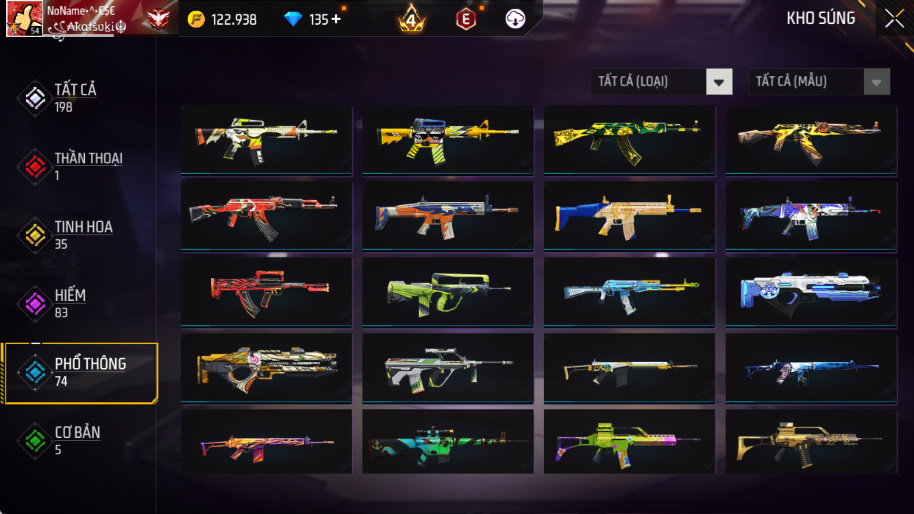Select the red and black bullpup rifle skin
Viewport: 914px width, 514px height.
(x=266, y=290)
